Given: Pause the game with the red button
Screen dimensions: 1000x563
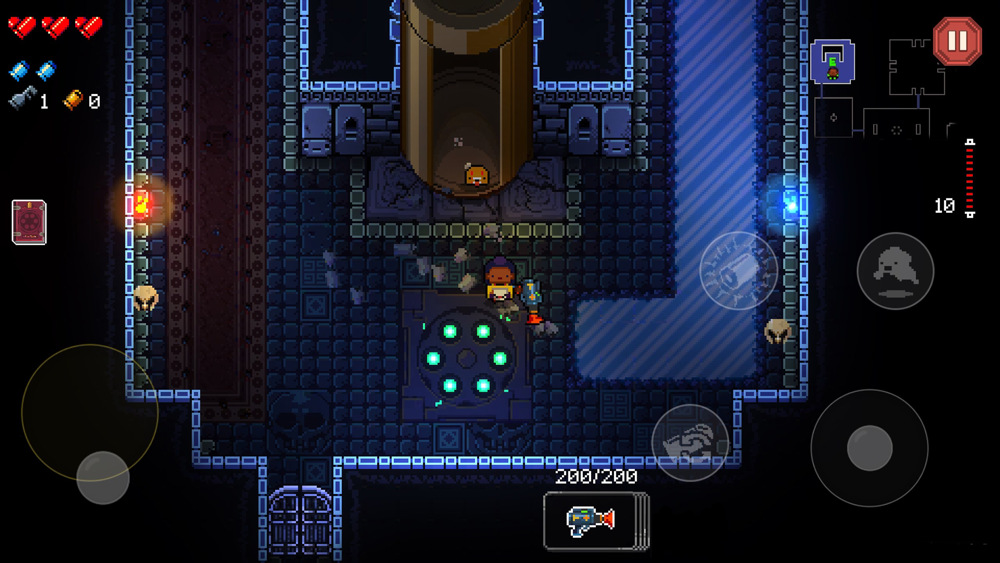Looking at the screenshot, I should tap(957, 41).
